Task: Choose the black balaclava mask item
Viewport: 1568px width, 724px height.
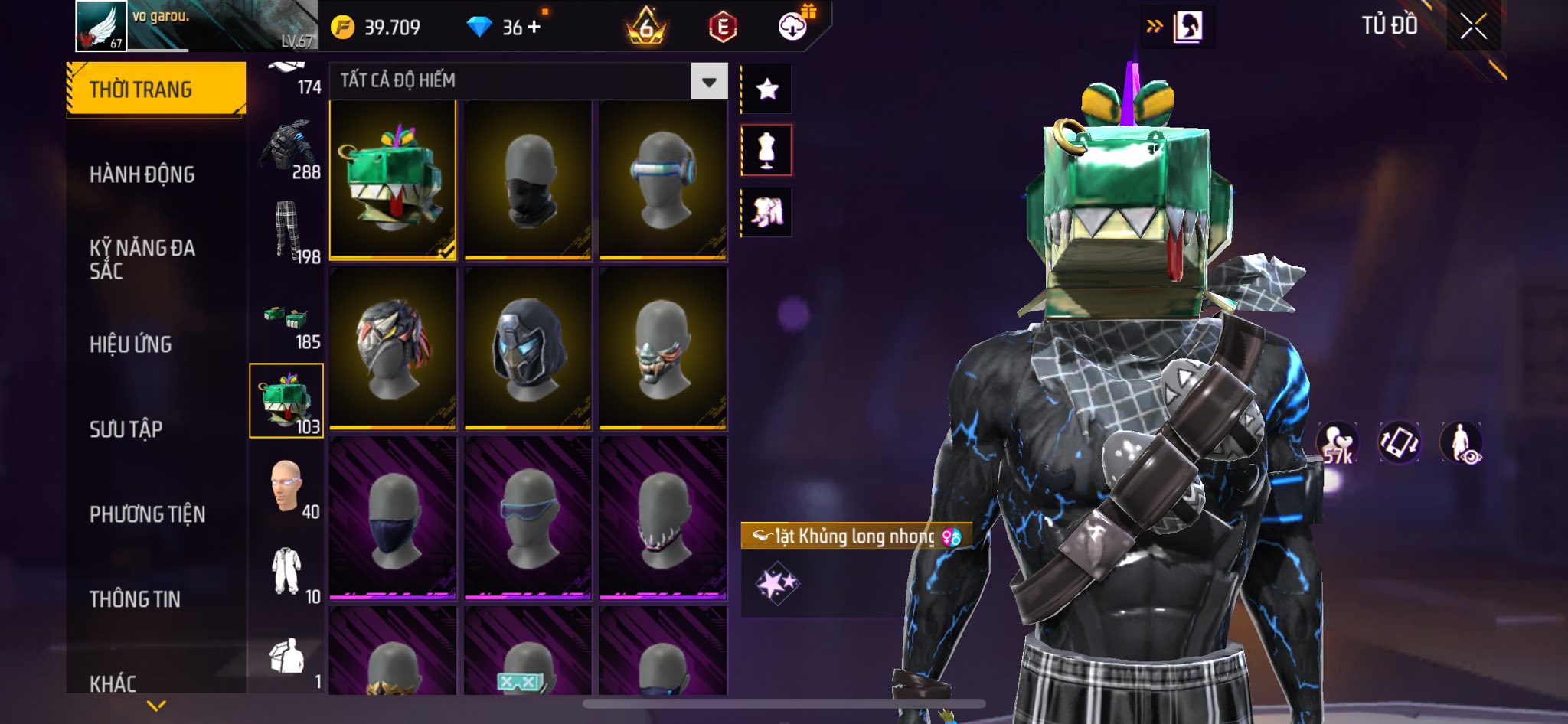Action: pos(528,180)
